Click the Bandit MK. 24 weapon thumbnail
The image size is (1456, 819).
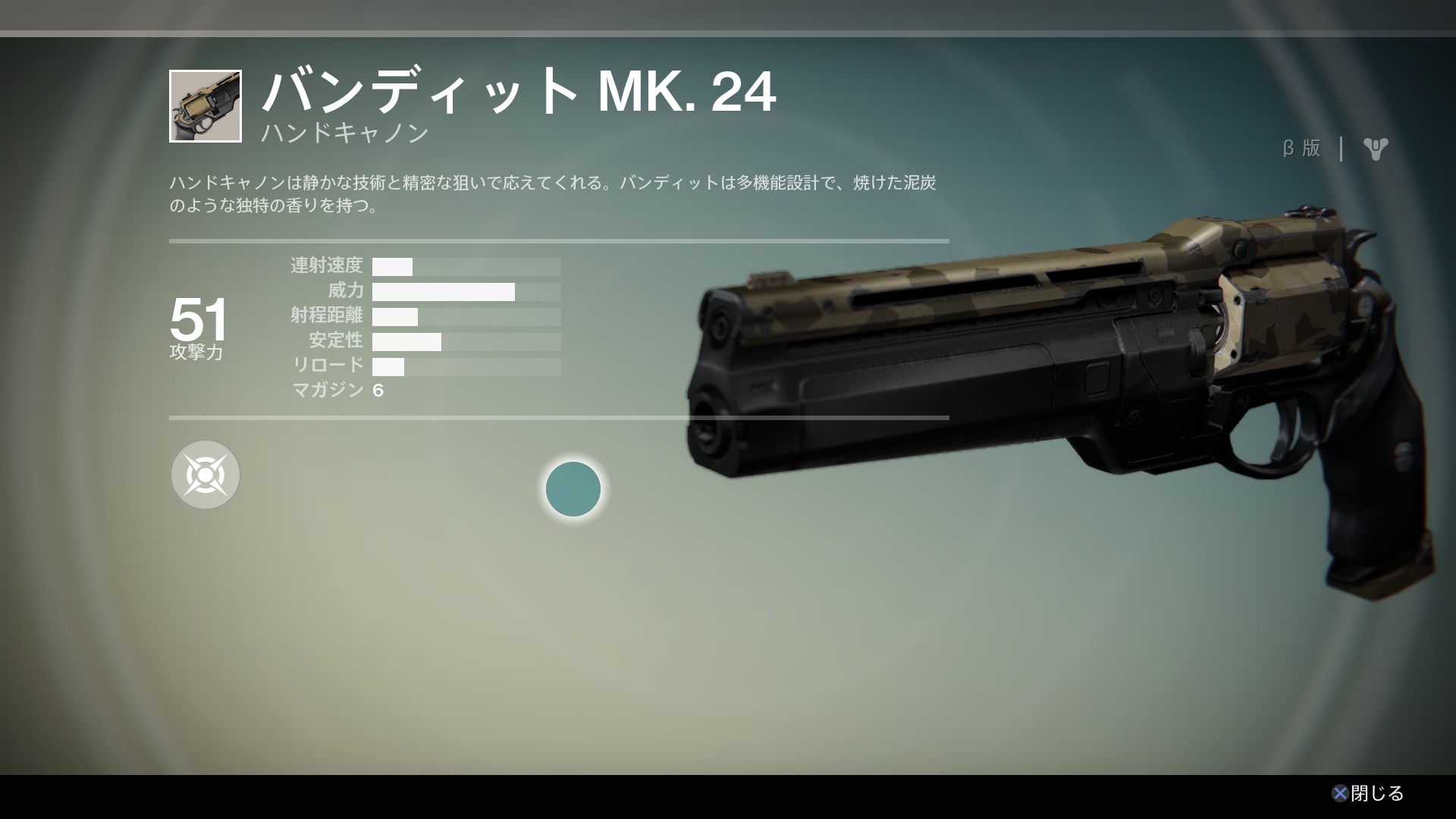pyautogui.click(x=206, y=106)
